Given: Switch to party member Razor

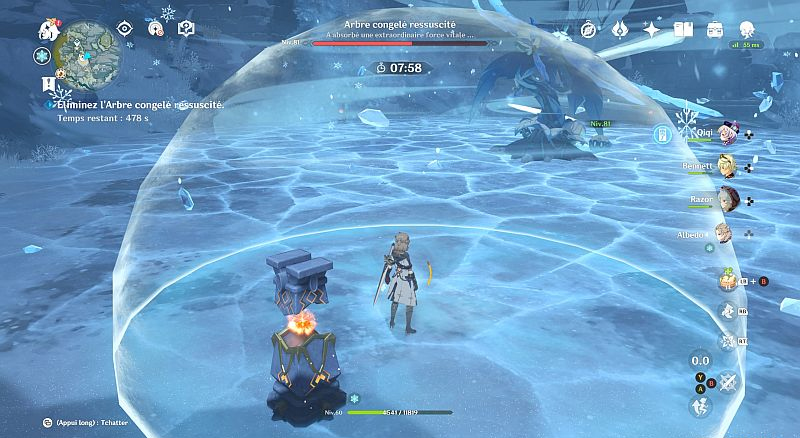Looking at the screenshot, I should [x=731, y=199].
